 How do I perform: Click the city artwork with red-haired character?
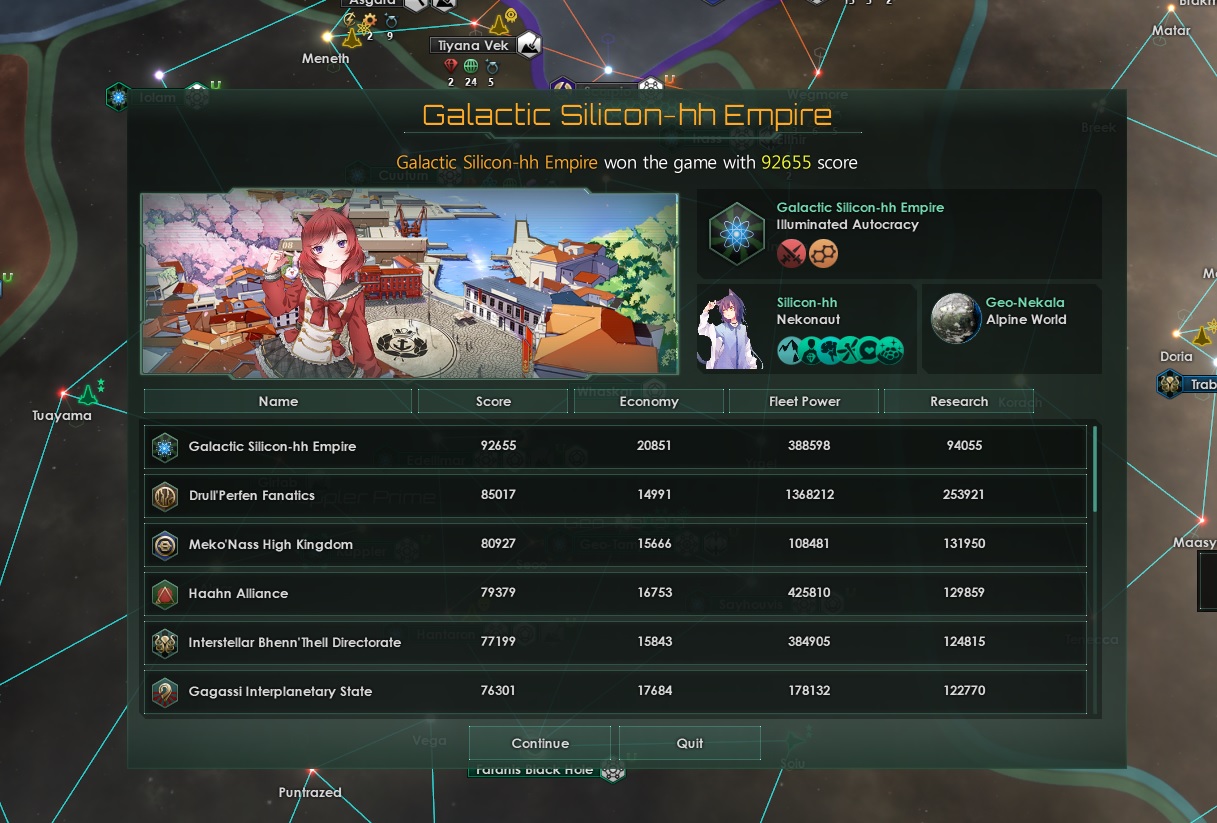tap(409, 284)
